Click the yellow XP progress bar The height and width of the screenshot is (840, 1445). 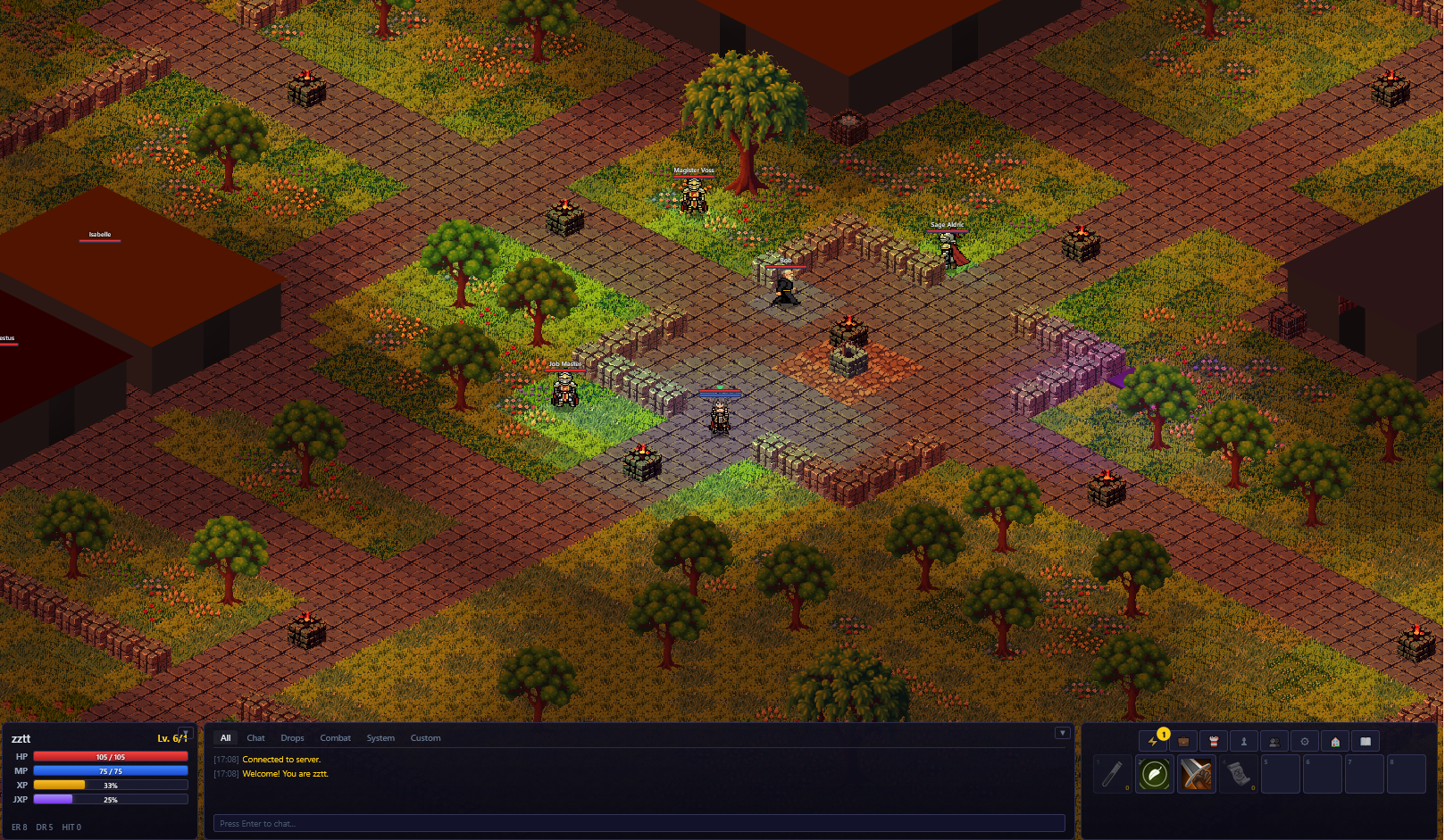(x=110, y=785)
